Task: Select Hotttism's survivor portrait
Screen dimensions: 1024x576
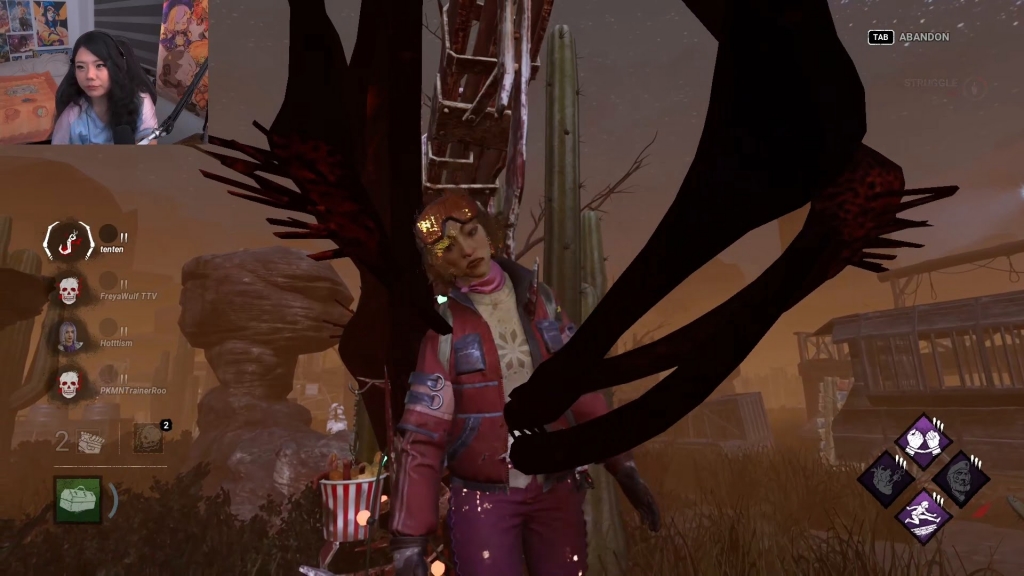Action: click(69, 336)
